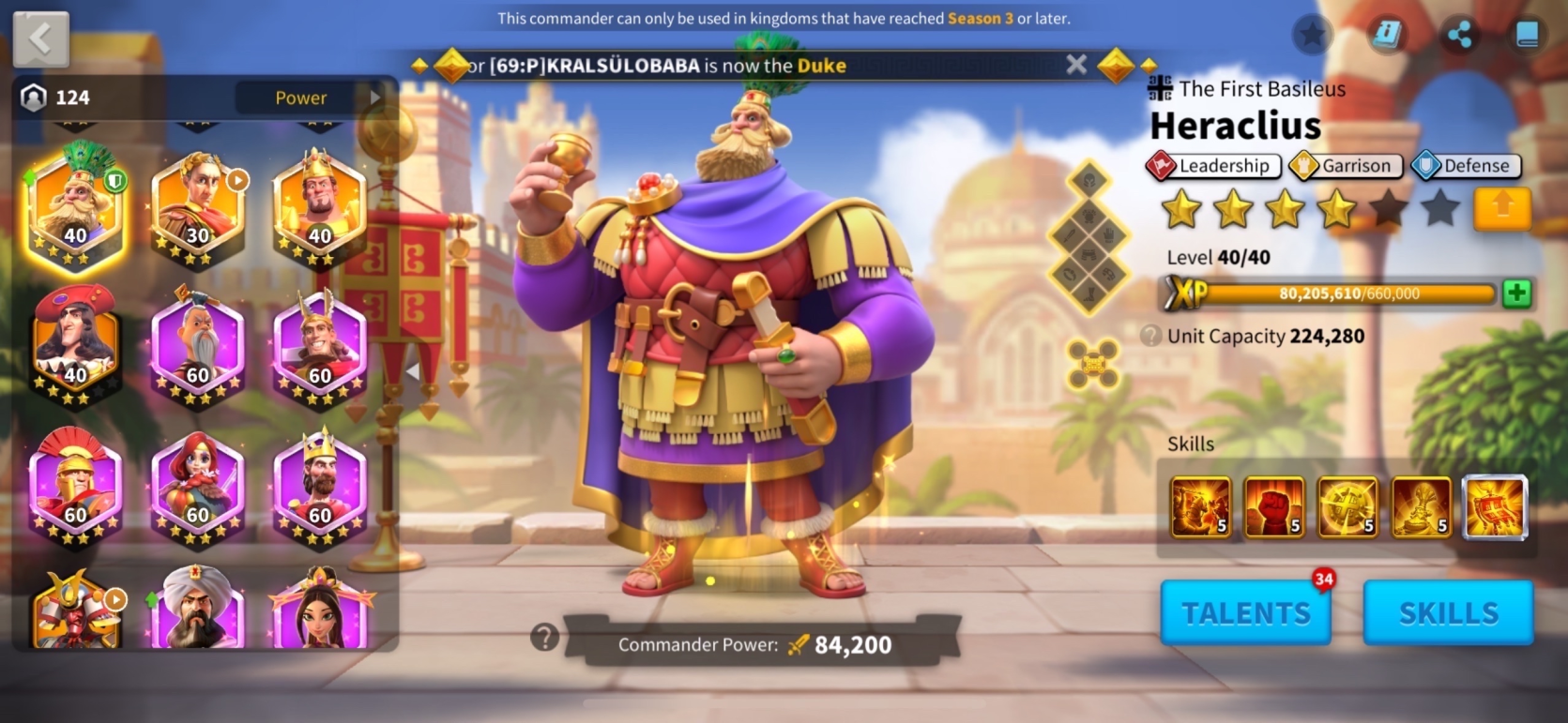Go back with the arrow button
1568x723 pixels.
point(40,39)
